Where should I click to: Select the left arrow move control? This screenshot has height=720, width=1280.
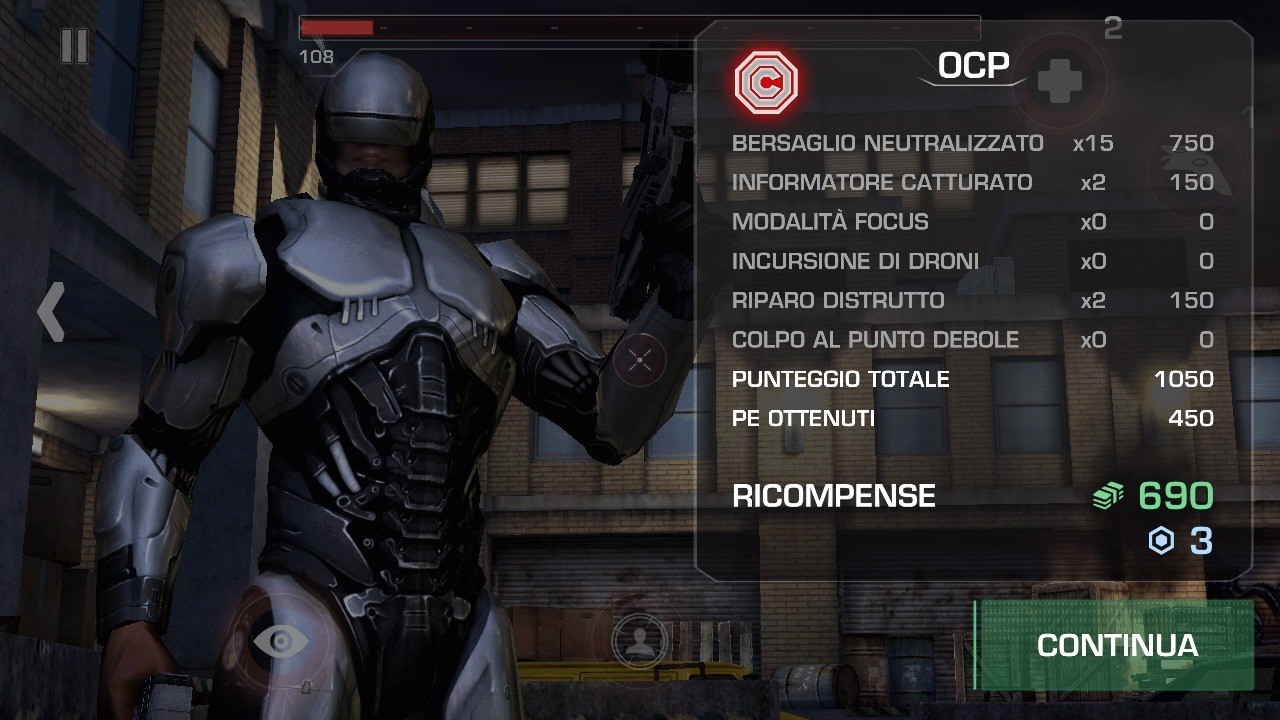(51, 311)
